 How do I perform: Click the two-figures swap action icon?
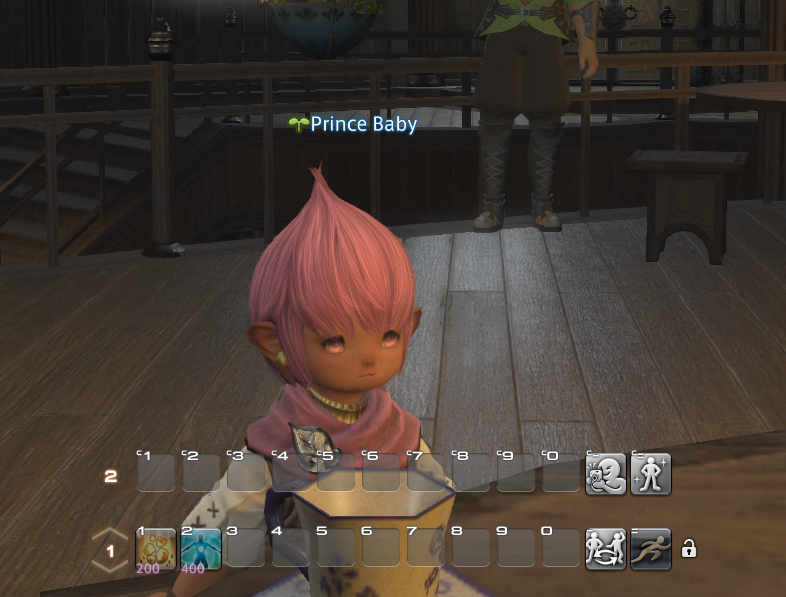[x=605, y=549]
